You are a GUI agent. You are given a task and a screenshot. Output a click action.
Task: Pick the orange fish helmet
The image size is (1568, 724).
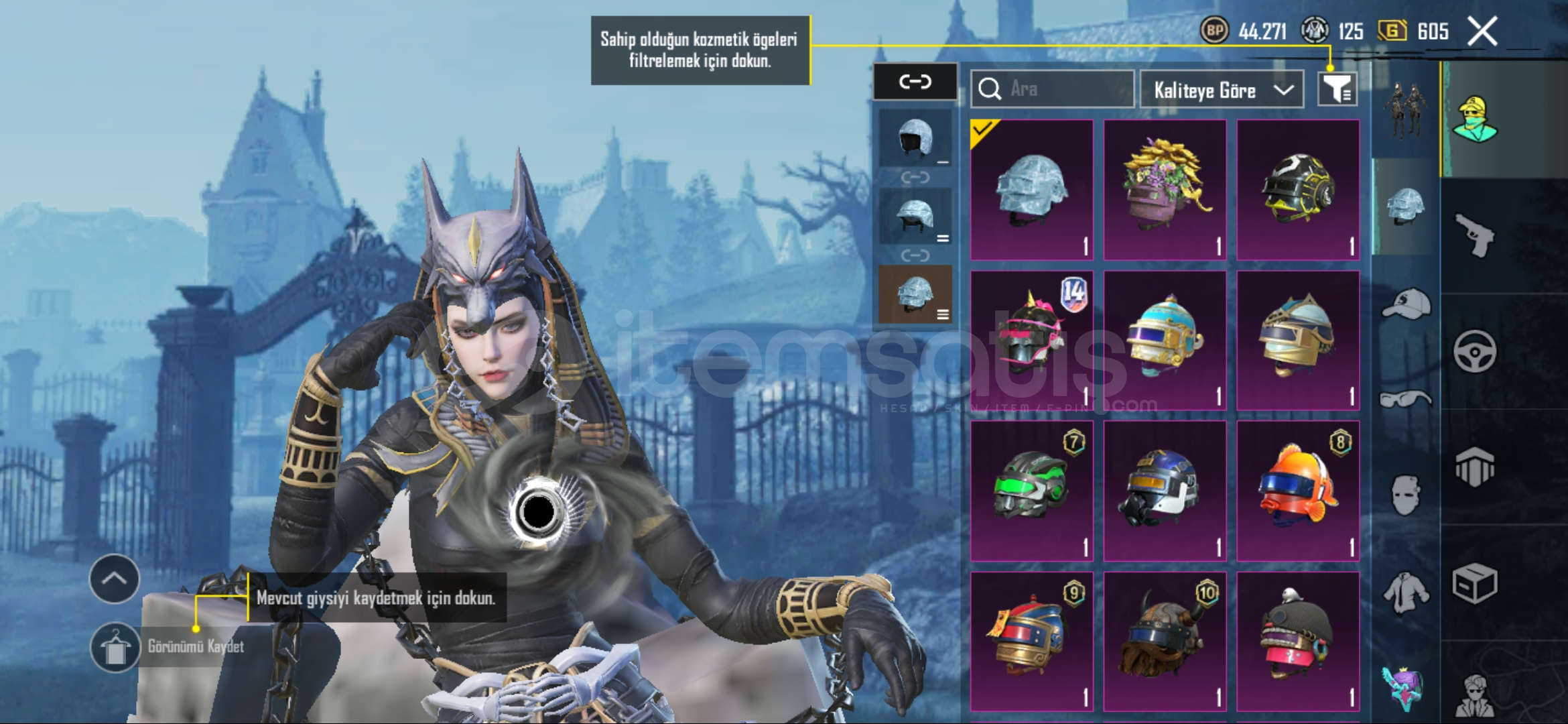point(1297,491)
